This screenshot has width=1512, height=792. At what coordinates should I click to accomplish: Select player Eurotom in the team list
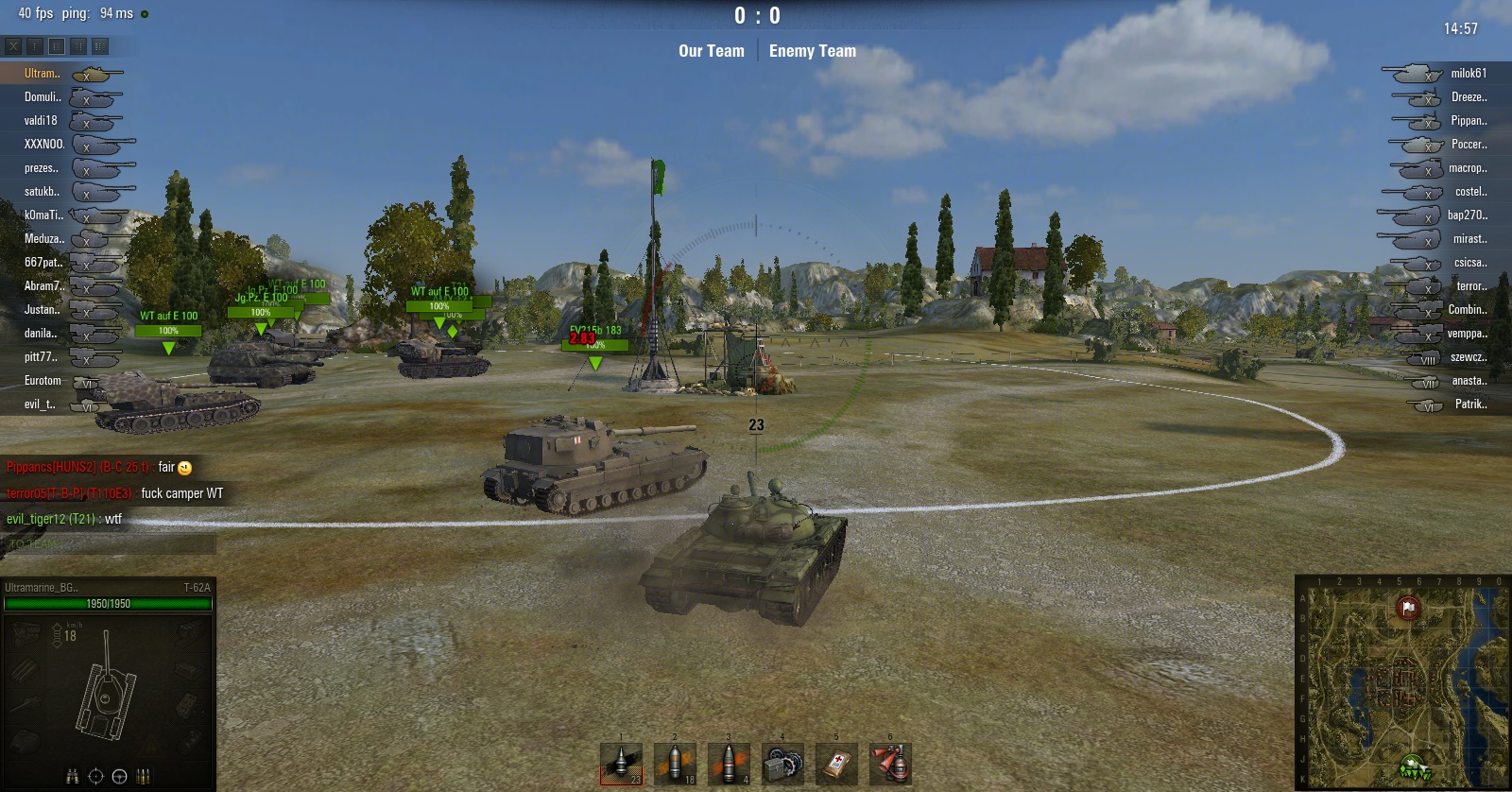pos(43,380)
